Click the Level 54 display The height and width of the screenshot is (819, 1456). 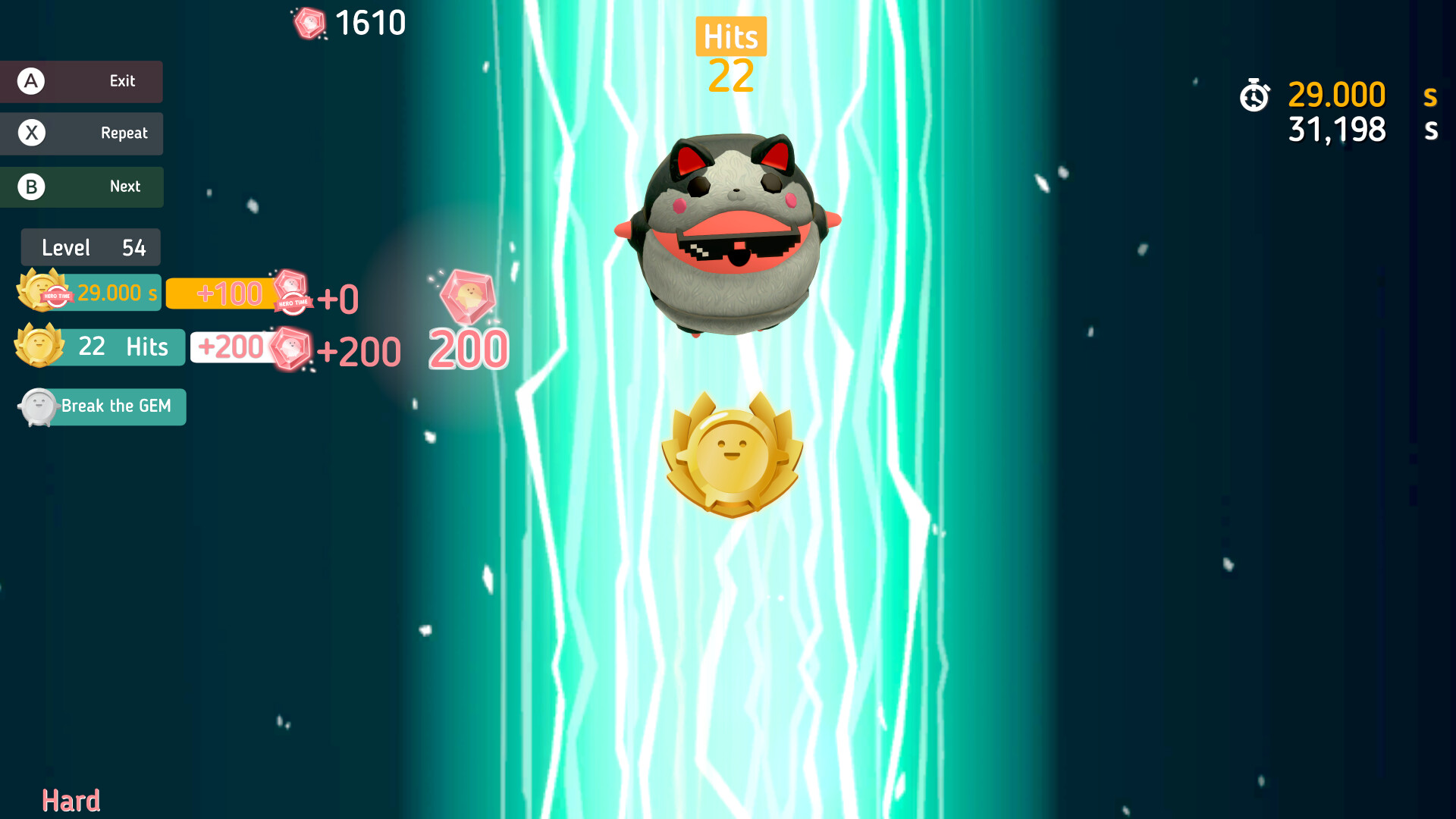90,247
